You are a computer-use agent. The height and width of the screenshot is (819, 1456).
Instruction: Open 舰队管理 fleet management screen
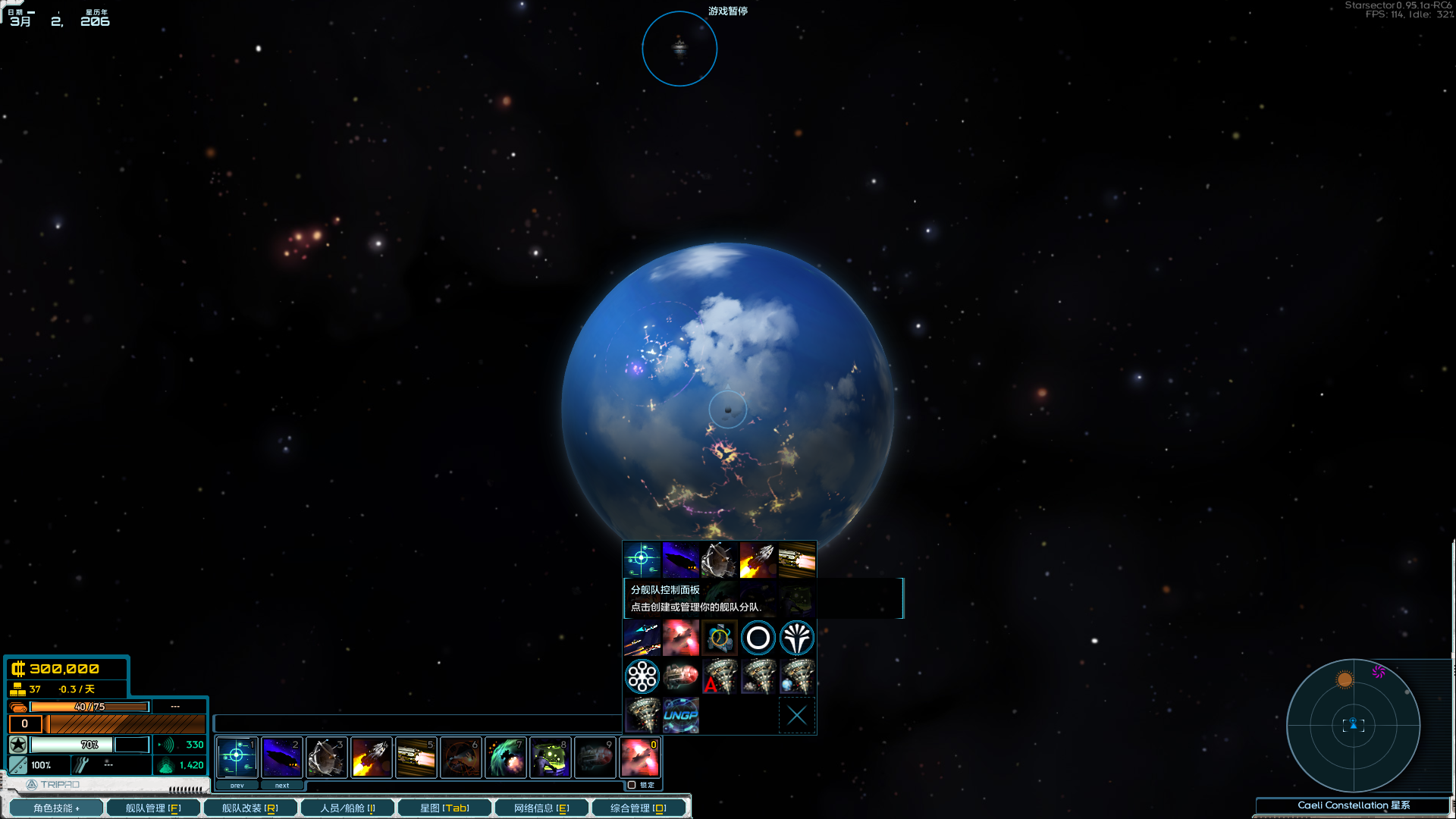pos(153,808)
